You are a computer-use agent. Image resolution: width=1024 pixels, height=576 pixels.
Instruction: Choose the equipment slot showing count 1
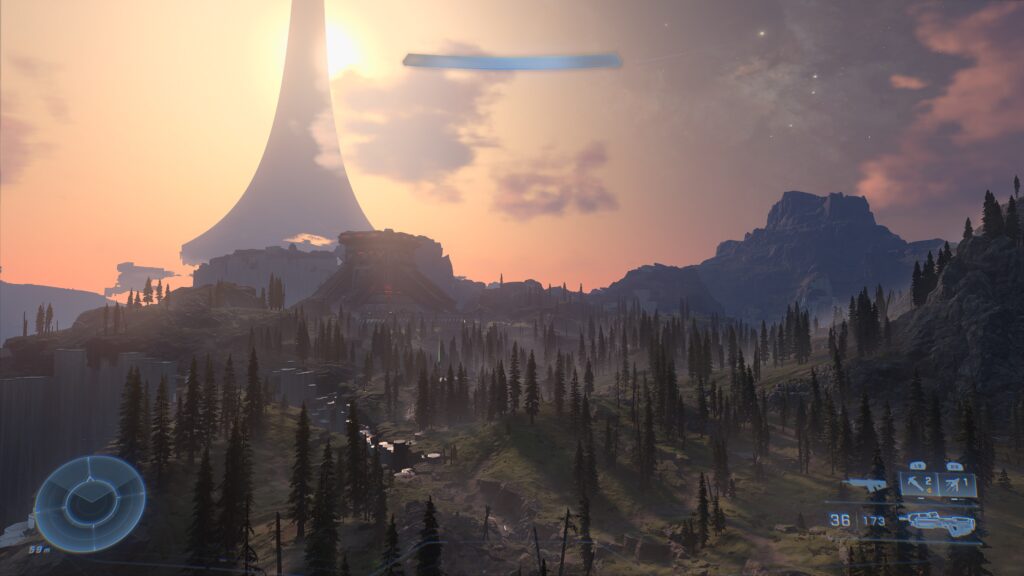pos(957,485)
